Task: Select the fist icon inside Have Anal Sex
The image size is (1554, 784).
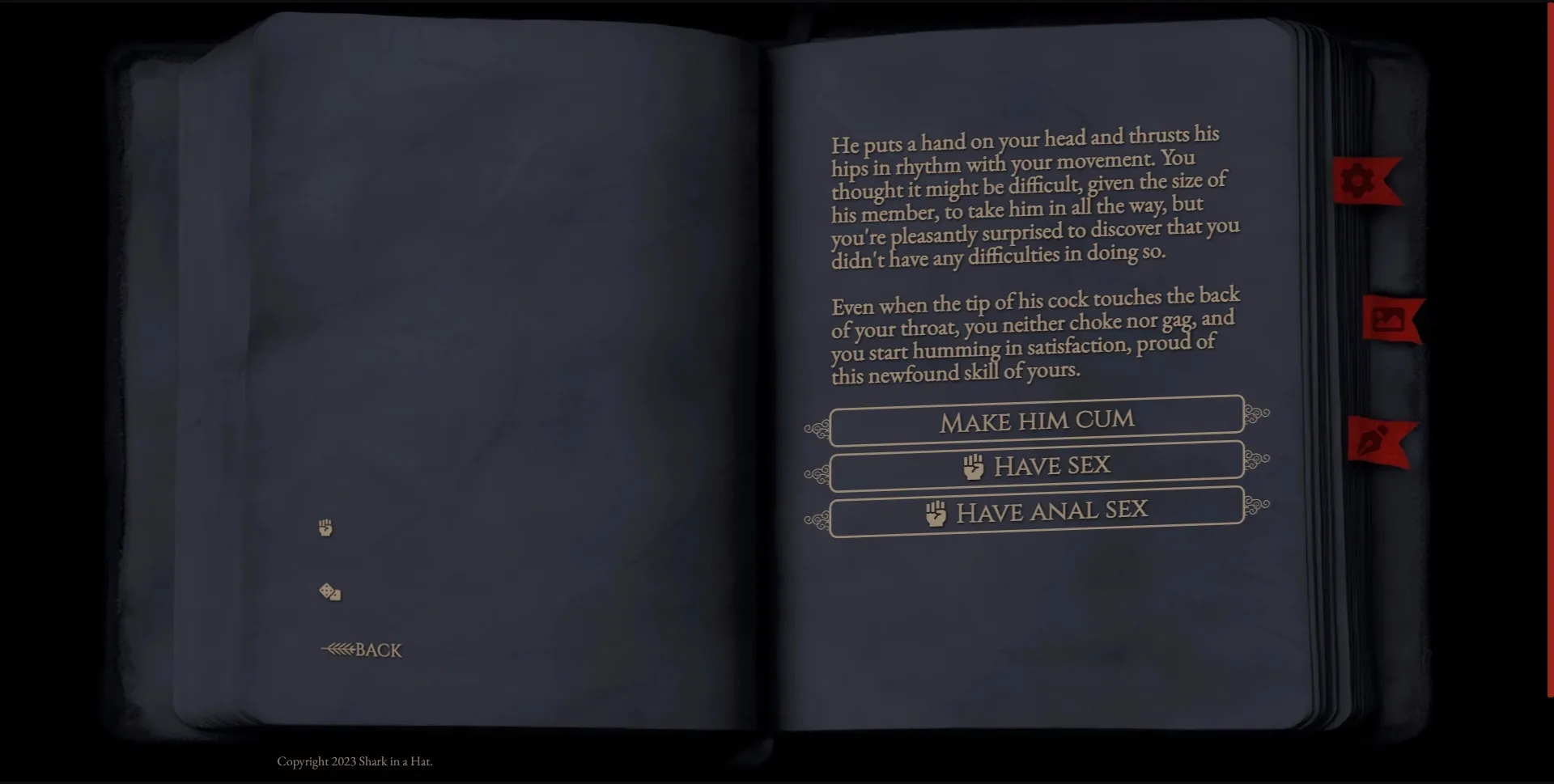Action: pos(936,511)
